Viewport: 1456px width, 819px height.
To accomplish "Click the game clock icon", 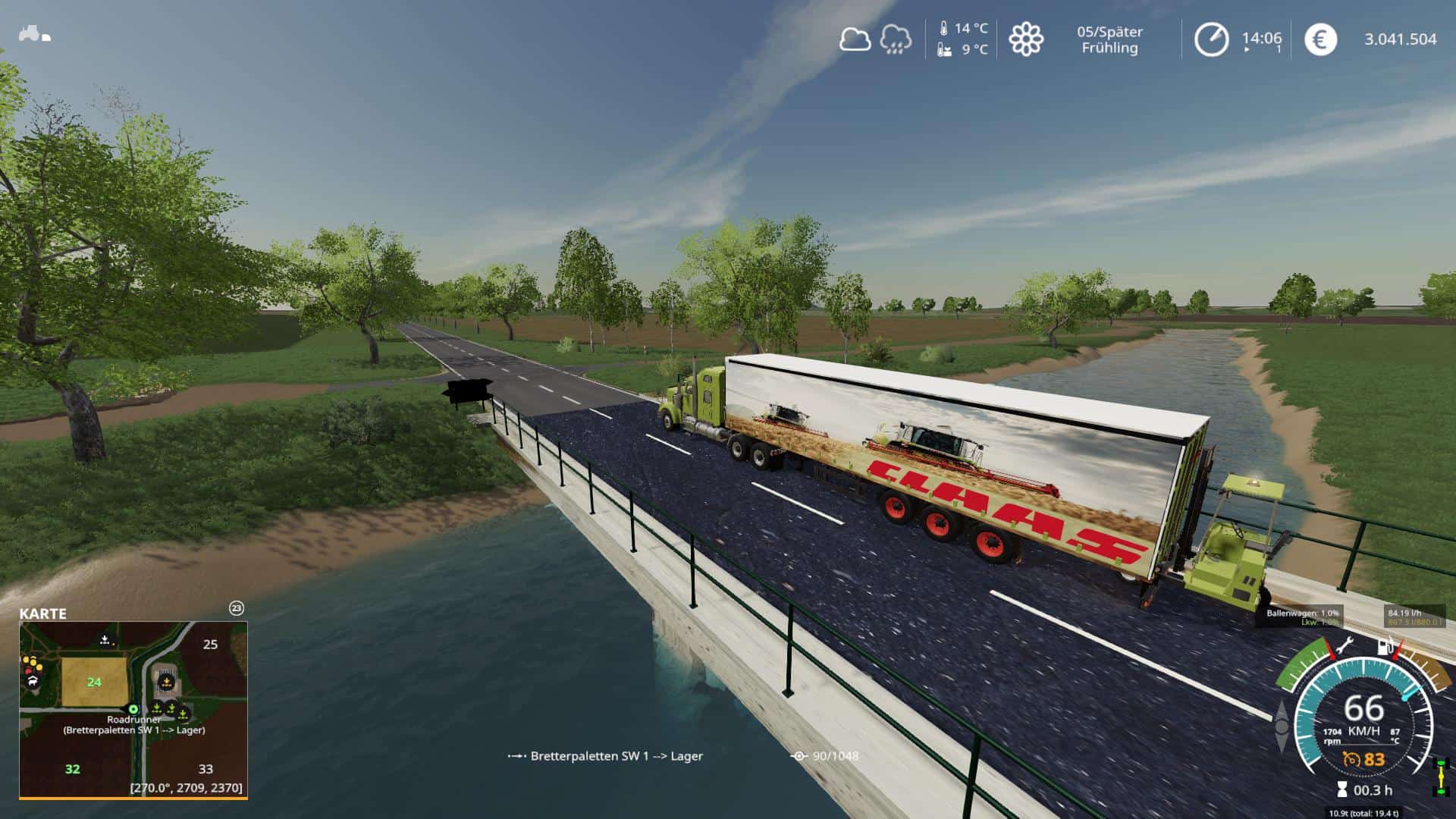I will click(x=1211, y=39).
